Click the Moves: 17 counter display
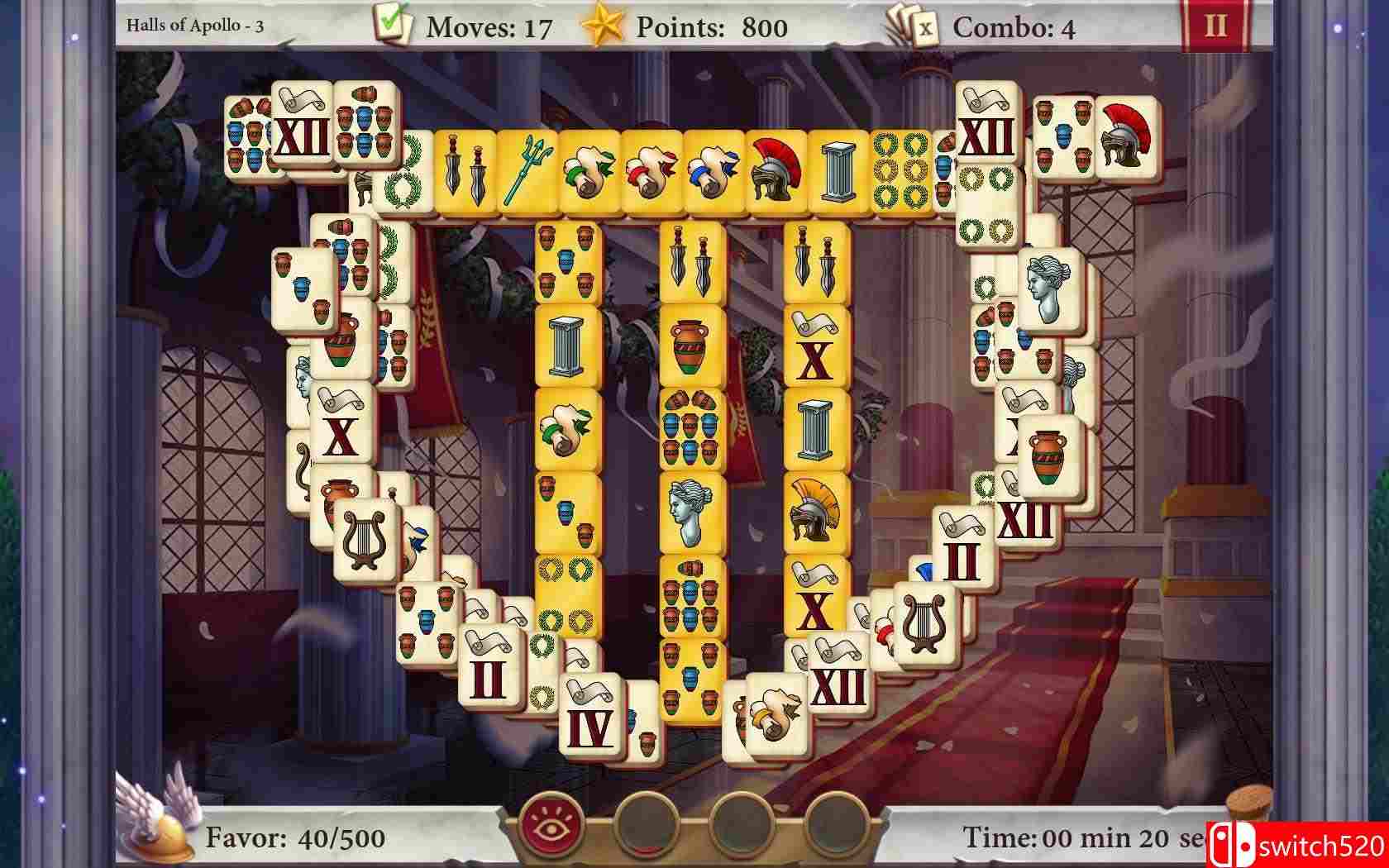The width and height of the screenshot is (1389, 868). 486,25
